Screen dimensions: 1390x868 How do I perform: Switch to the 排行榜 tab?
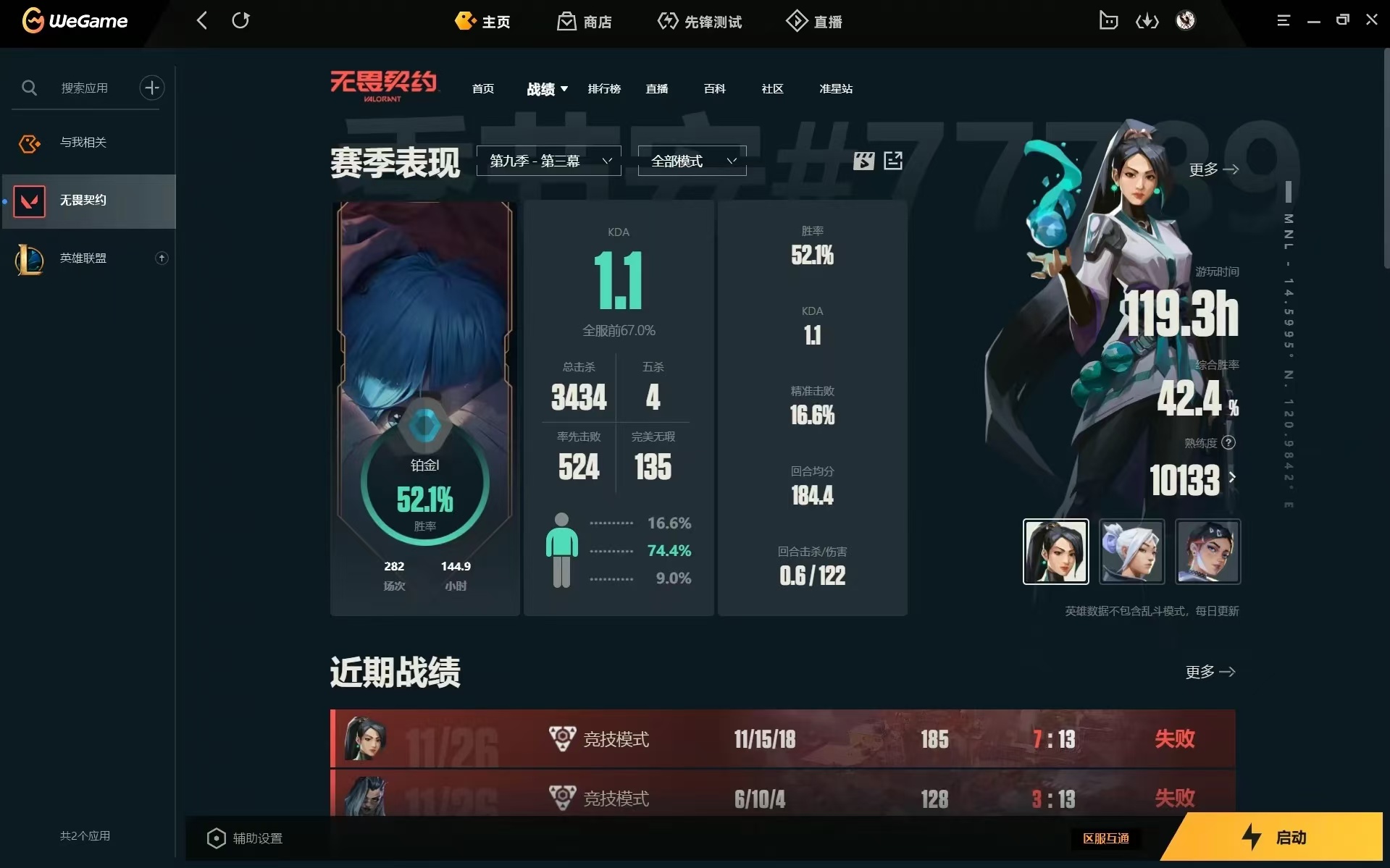point(605,89)
